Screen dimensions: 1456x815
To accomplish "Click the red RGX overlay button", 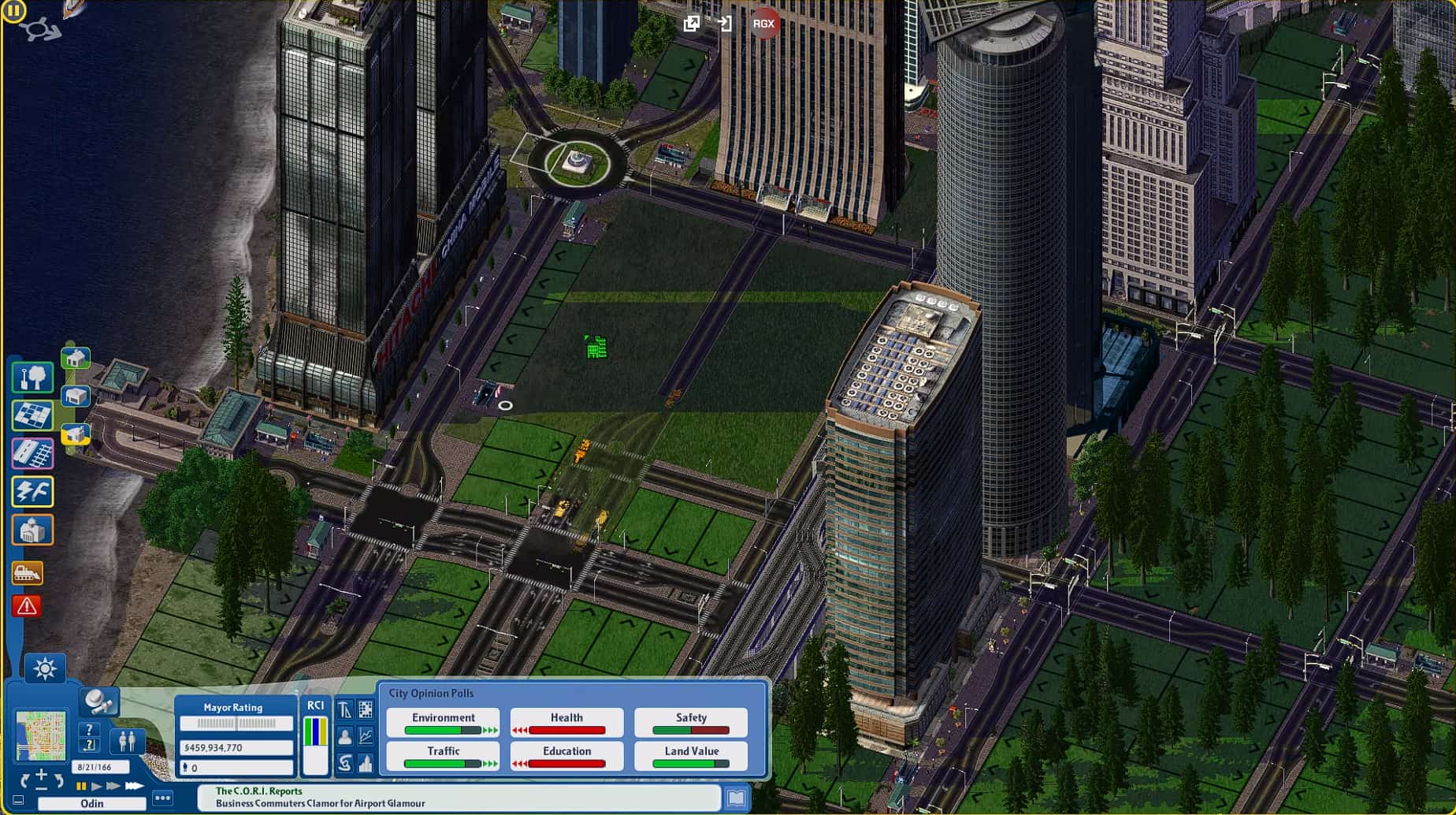I will pyautogui.click(x=763, y=24).
